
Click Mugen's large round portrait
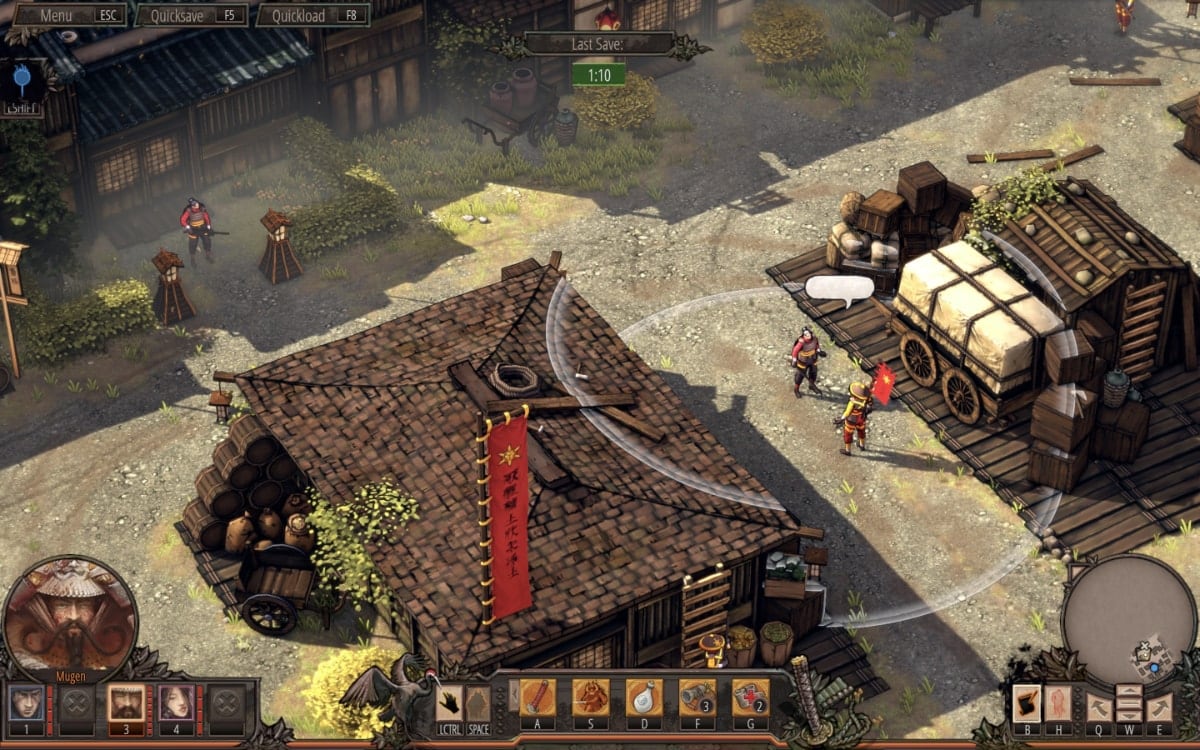[x=70, y=614]
